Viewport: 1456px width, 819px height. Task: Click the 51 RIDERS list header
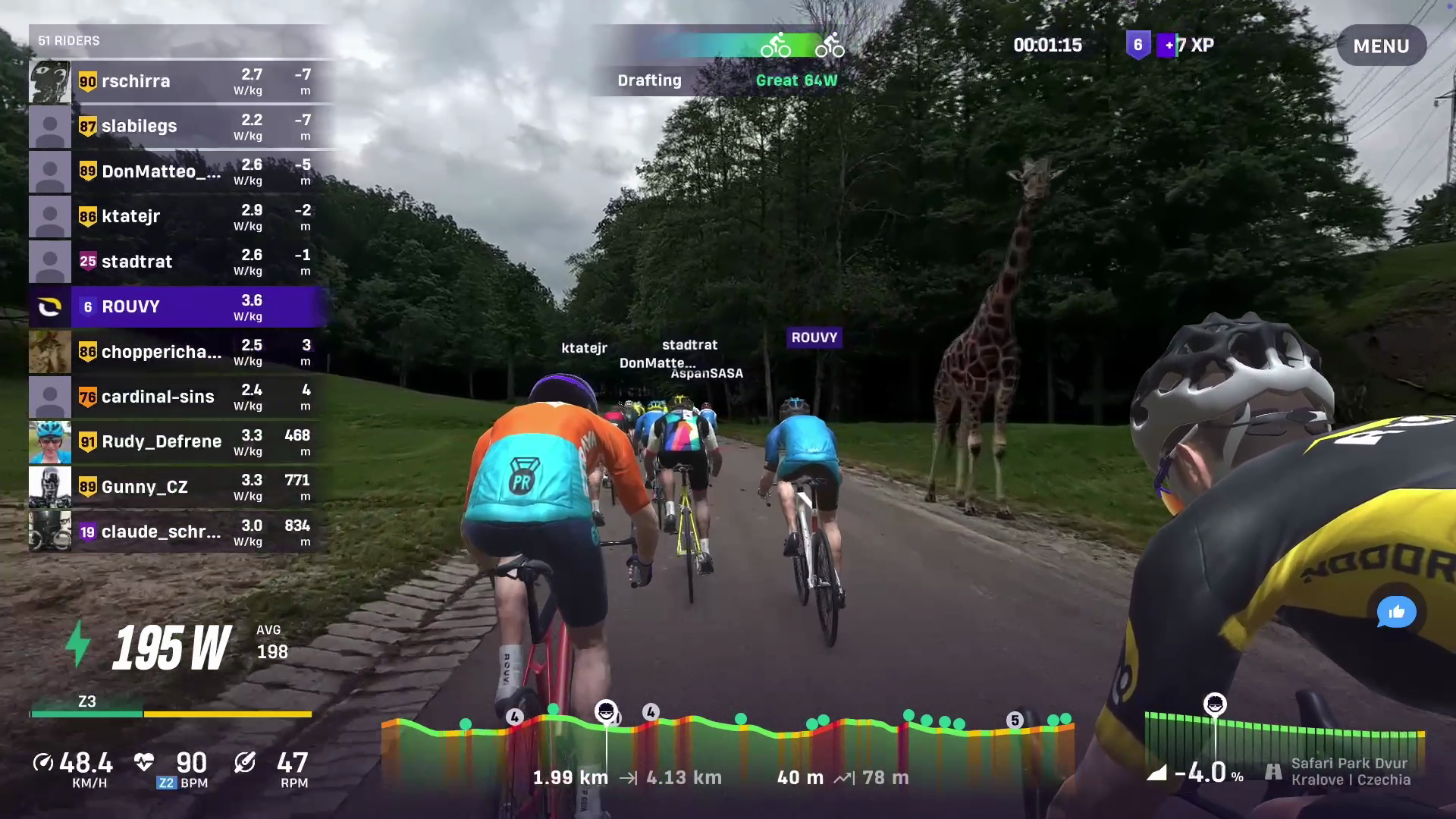(69, 41)
